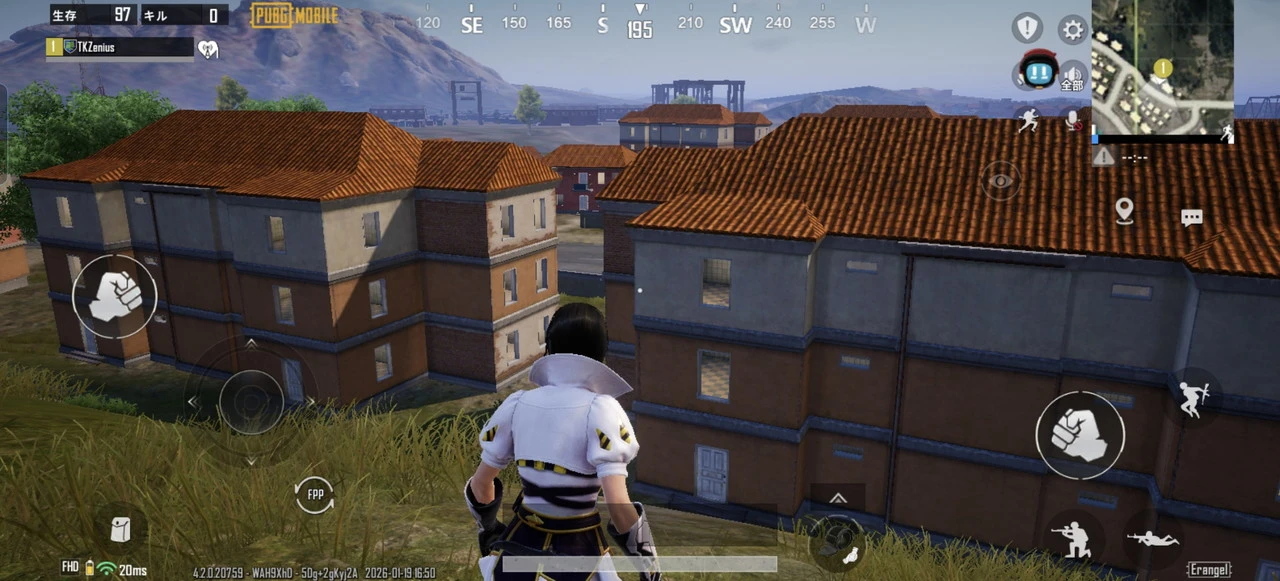Activate the sprint running-figure icon by the minimap

click(x=1028, y=121)
